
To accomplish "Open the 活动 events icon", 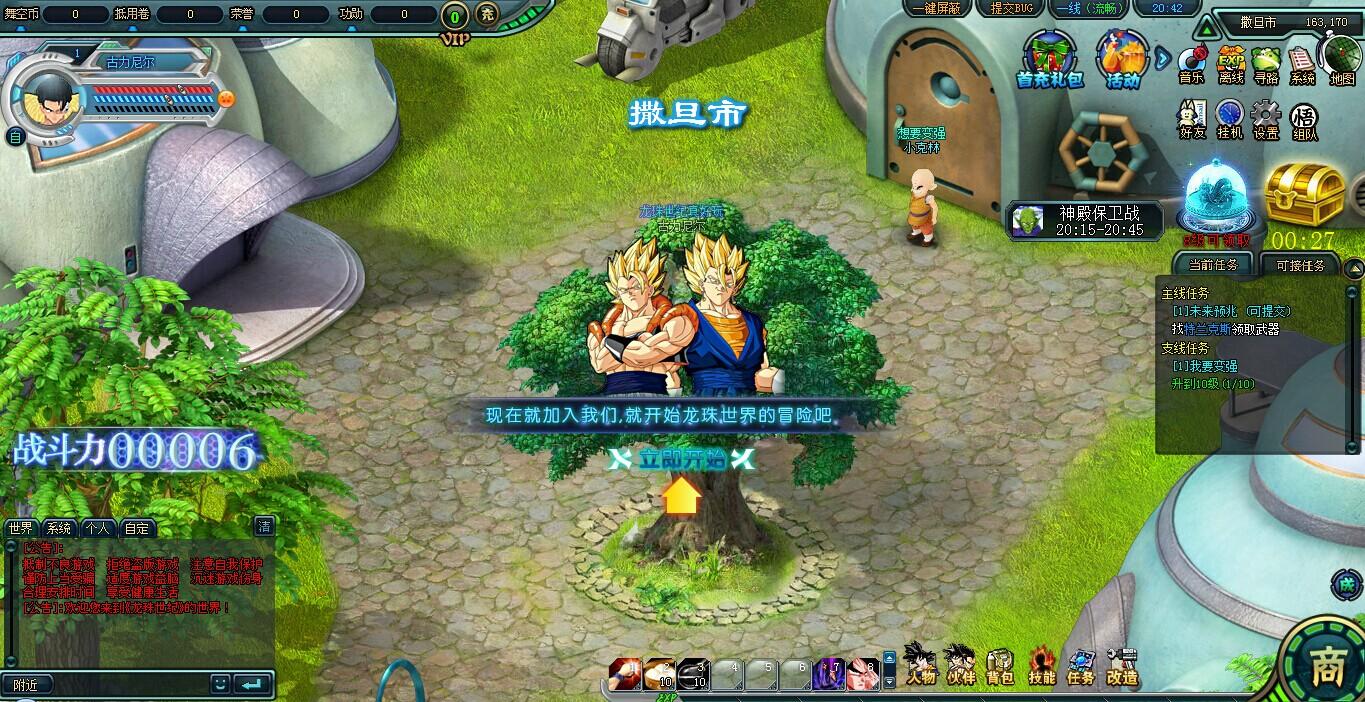I will [1122, 59].
